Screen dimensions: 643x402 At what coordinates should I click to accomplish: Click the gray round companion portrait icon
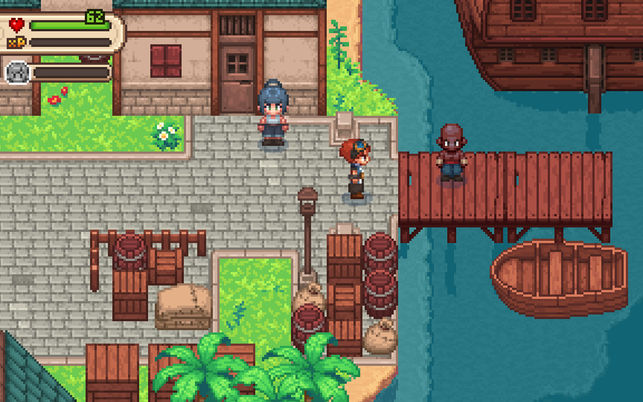pyautogui.click(x=16, y=71)
